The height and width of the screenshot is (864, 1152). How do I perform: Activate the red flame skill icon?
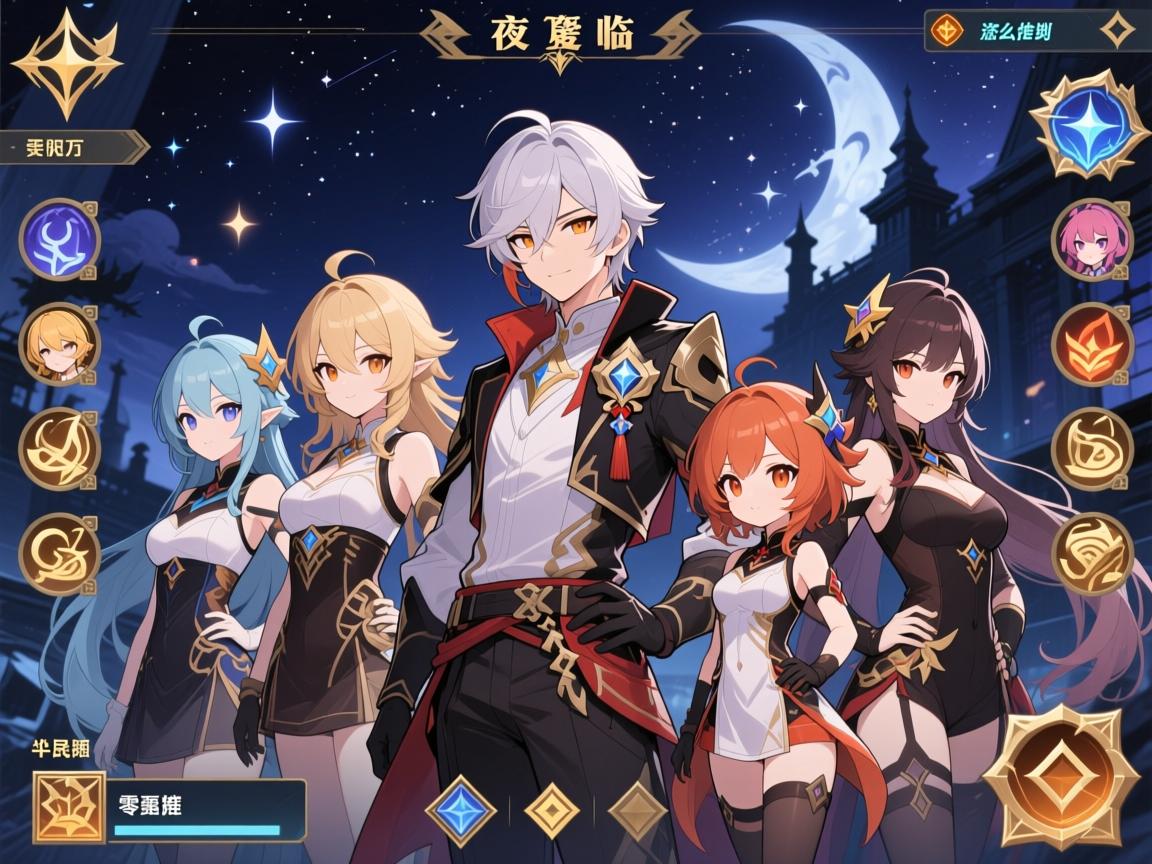[x=1092, y=344]
